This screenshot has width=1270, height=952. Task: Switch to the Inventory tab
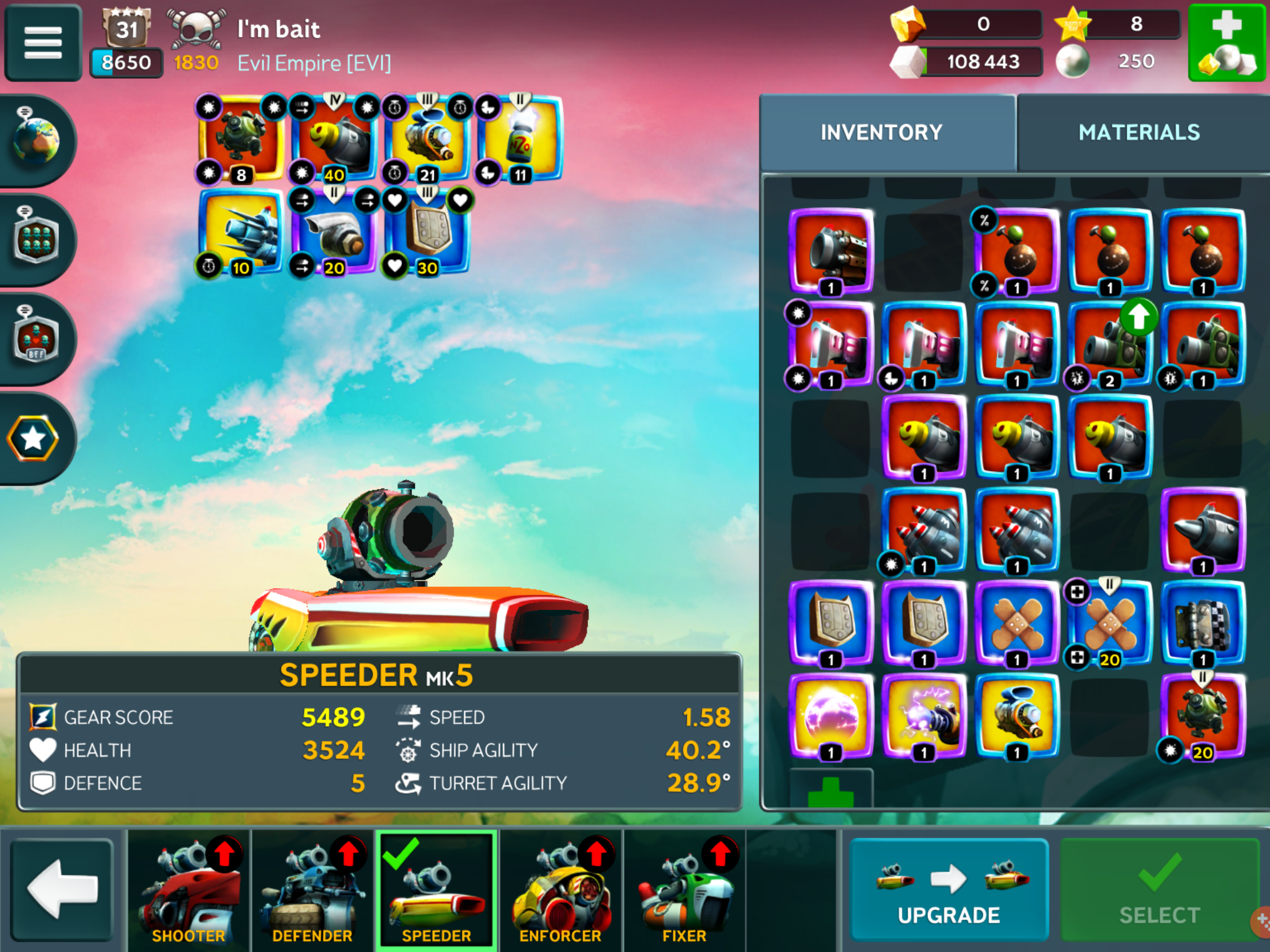[881, 132]
